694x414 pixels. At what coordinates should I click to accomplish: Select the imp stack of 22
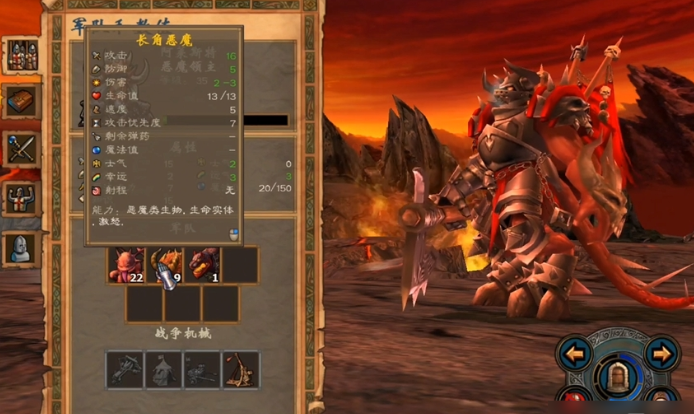tap(126, 266)
